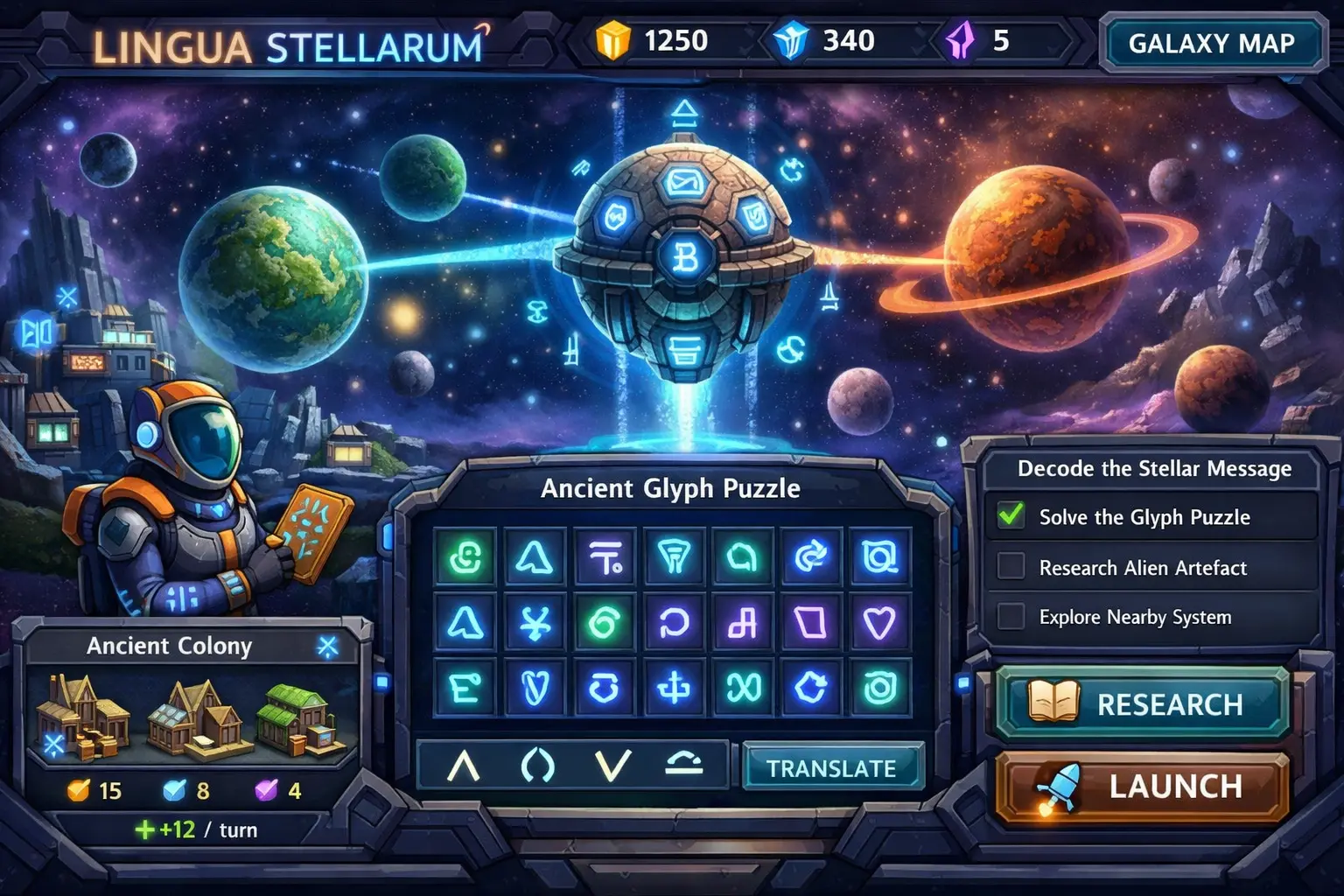Tick the Explore Nearby System checkbox
This screenshot has height=896, width=1344.
point(1011,616)
